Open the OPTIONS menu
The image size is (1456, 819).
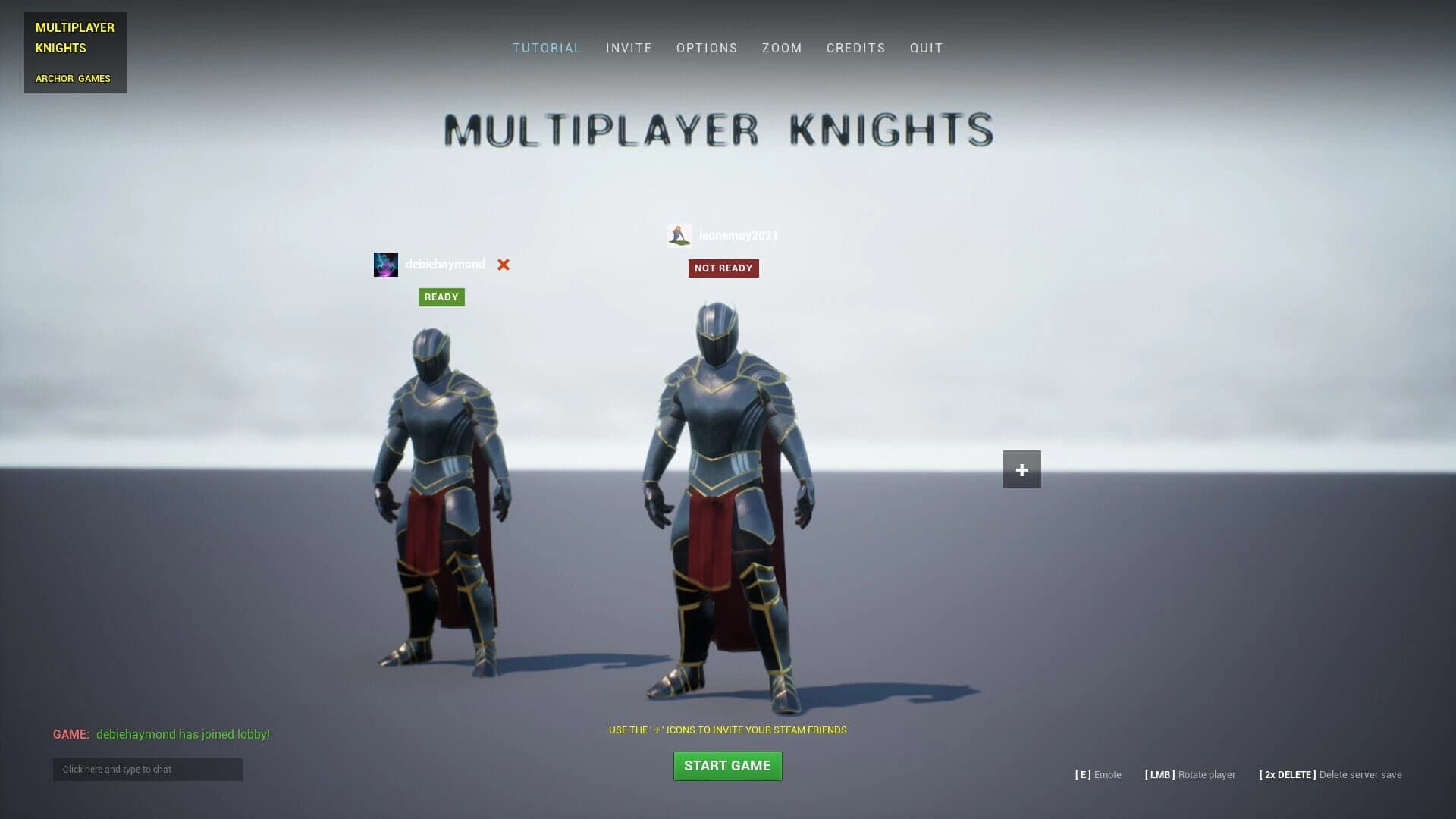point(707,48)
